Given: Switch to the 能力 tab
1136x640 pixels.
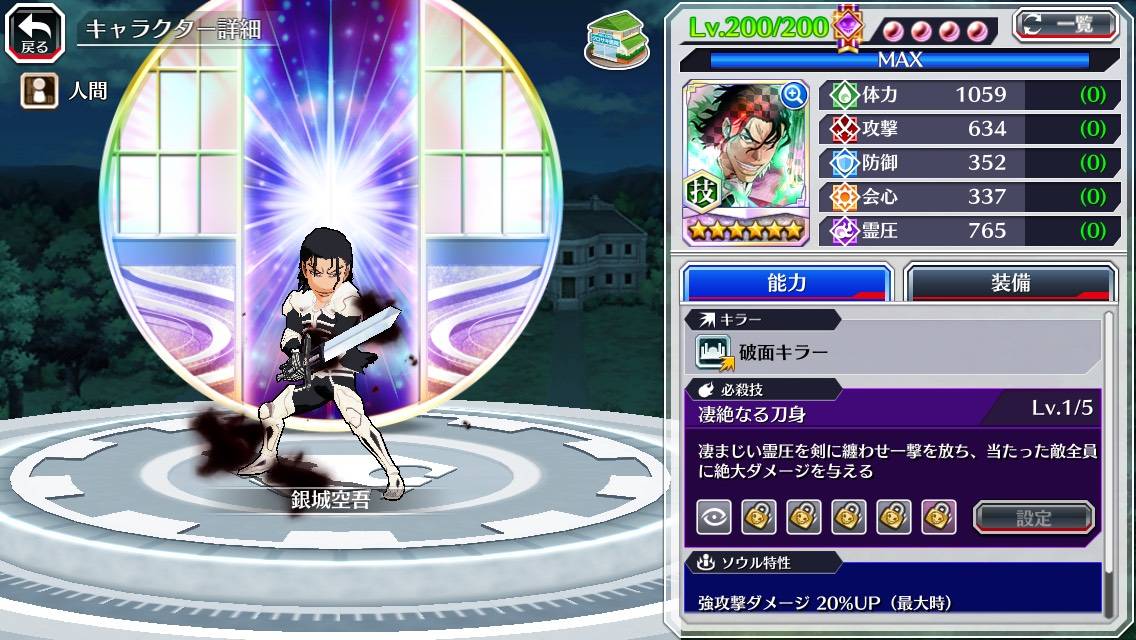Looking at the screenshot, I should (x=786, y=282).
